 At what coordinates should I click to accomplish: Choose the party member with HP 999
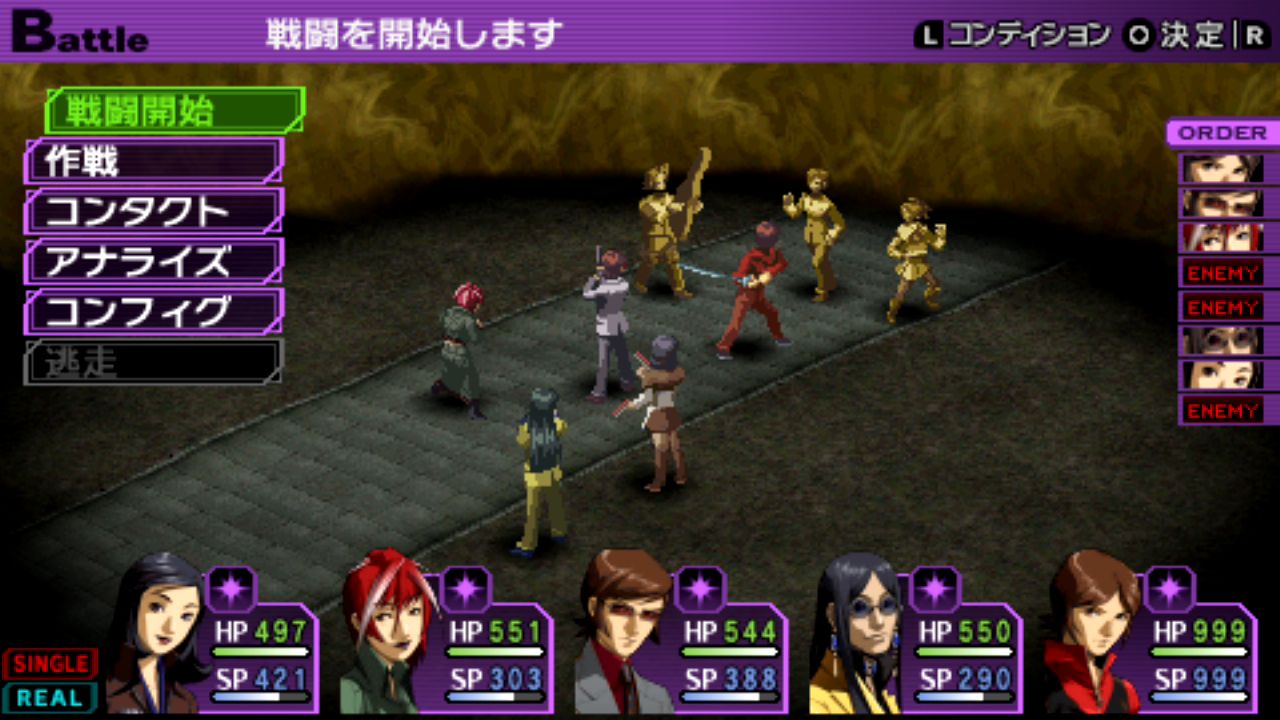pyautogui.click(x=1150, y=640)
